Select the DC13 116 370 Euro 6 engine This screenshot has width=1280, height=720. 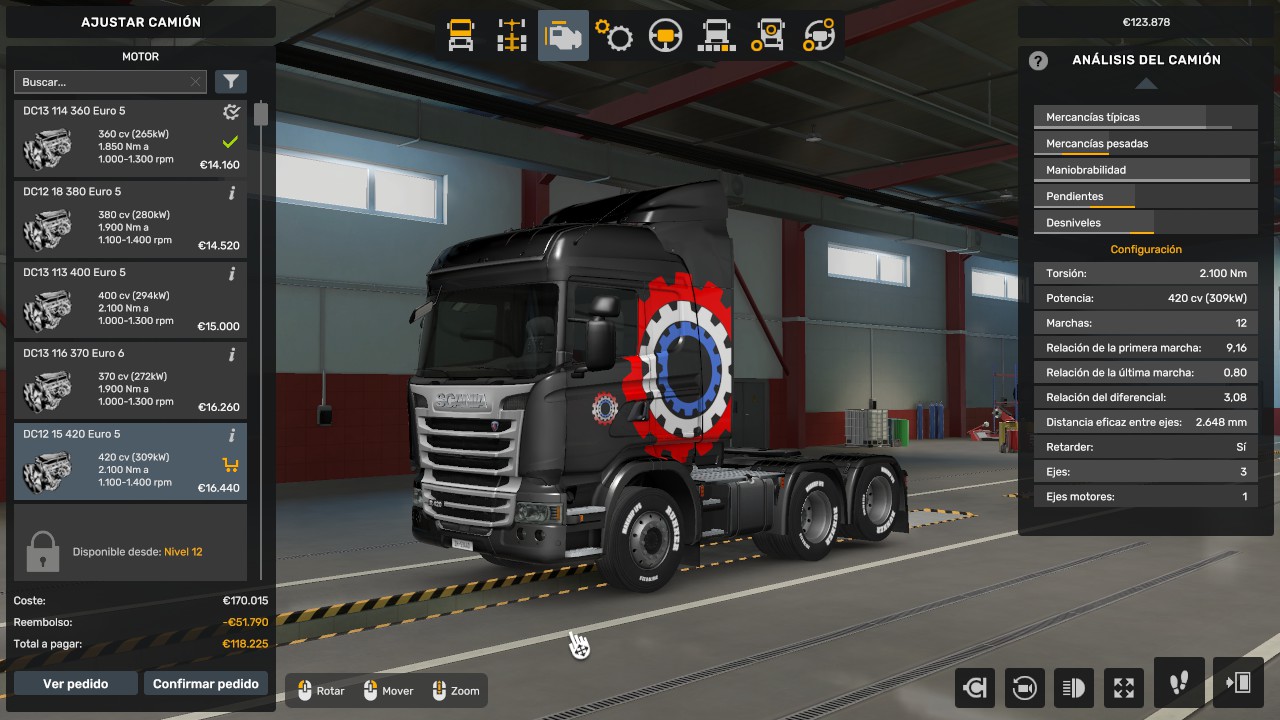tap(130, 381)
